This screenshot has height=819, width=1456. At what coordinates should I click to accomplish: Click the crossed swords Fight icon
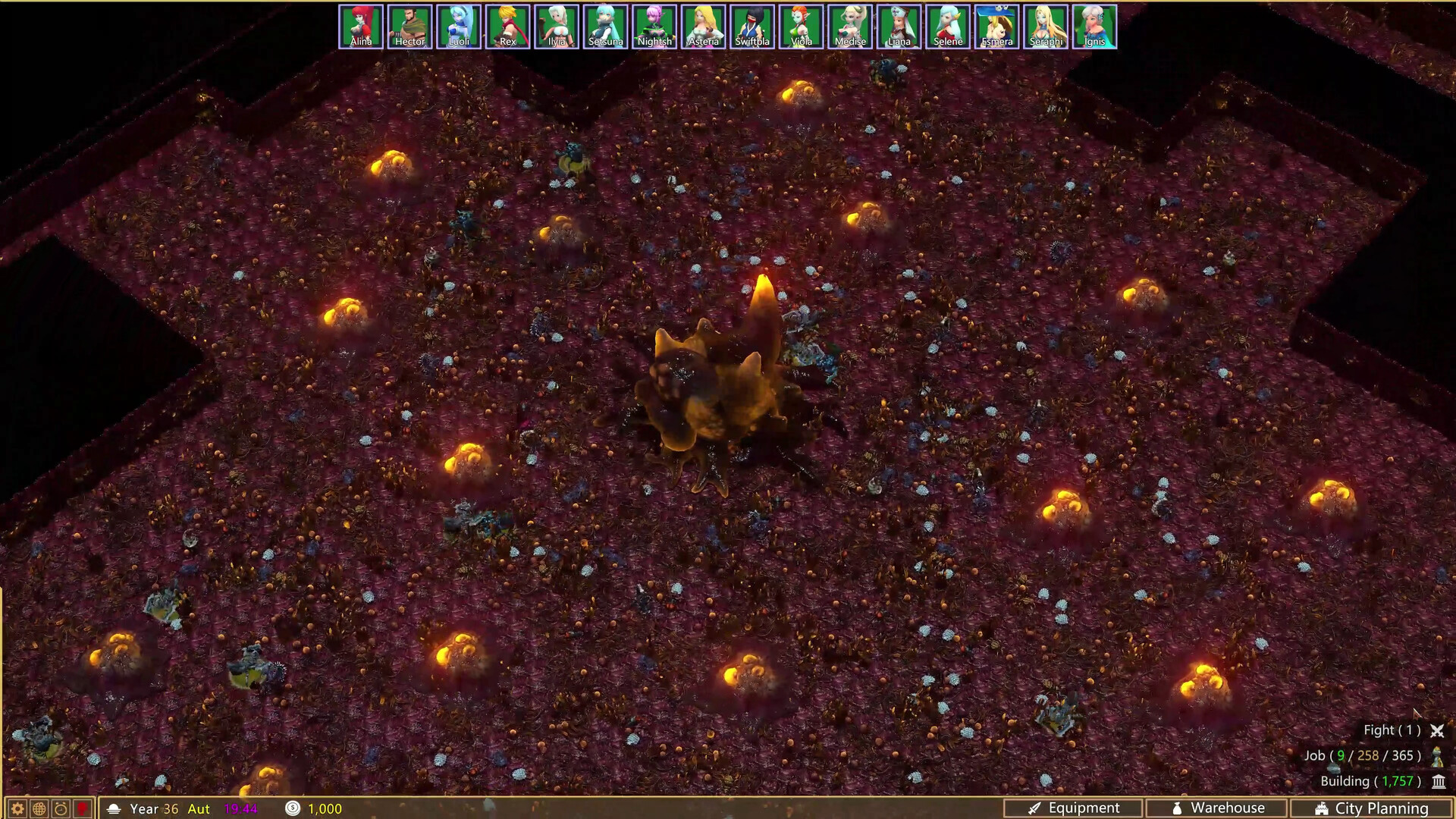1438,730
